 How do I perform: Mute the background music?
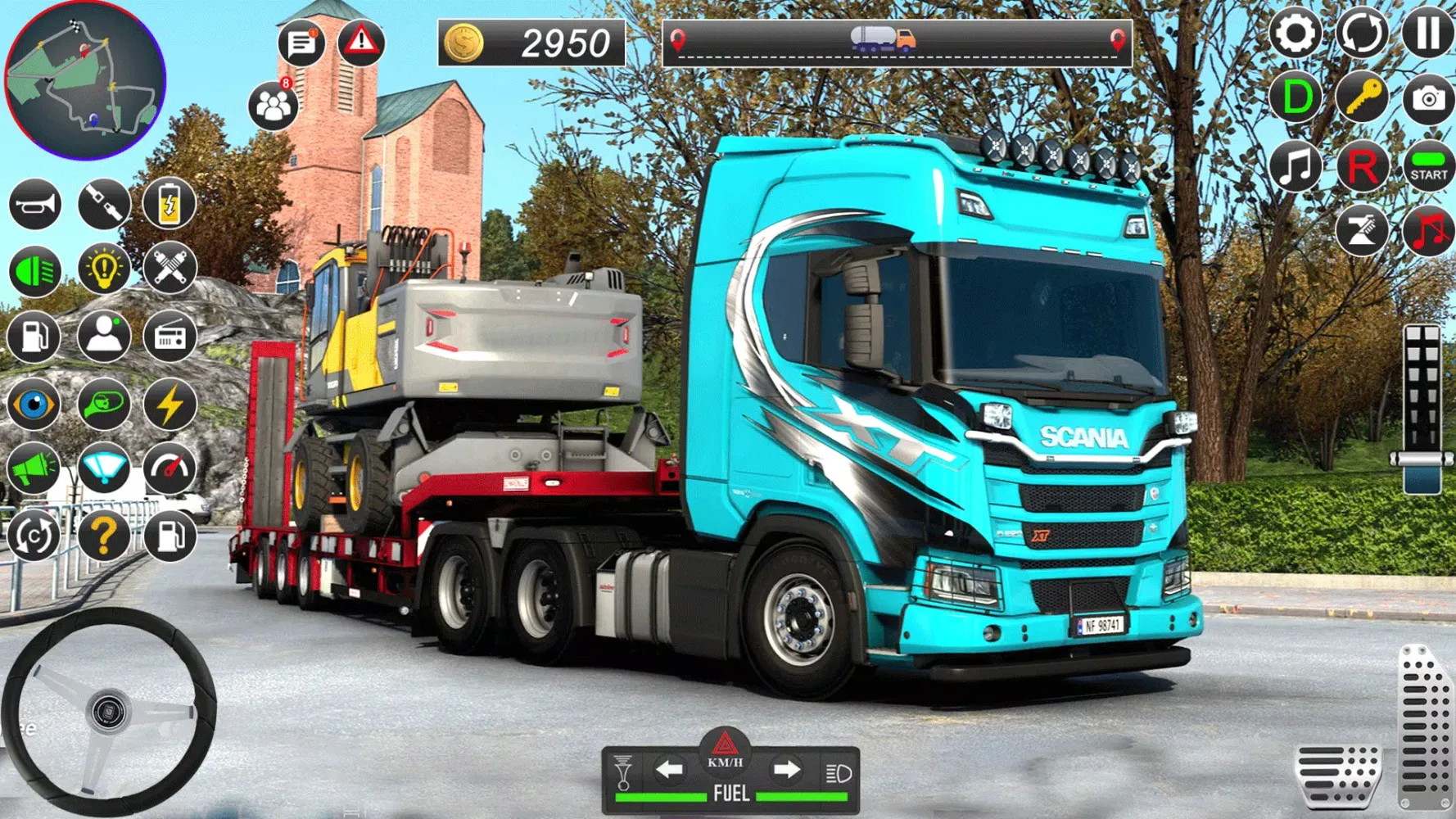pos(1427,230)
